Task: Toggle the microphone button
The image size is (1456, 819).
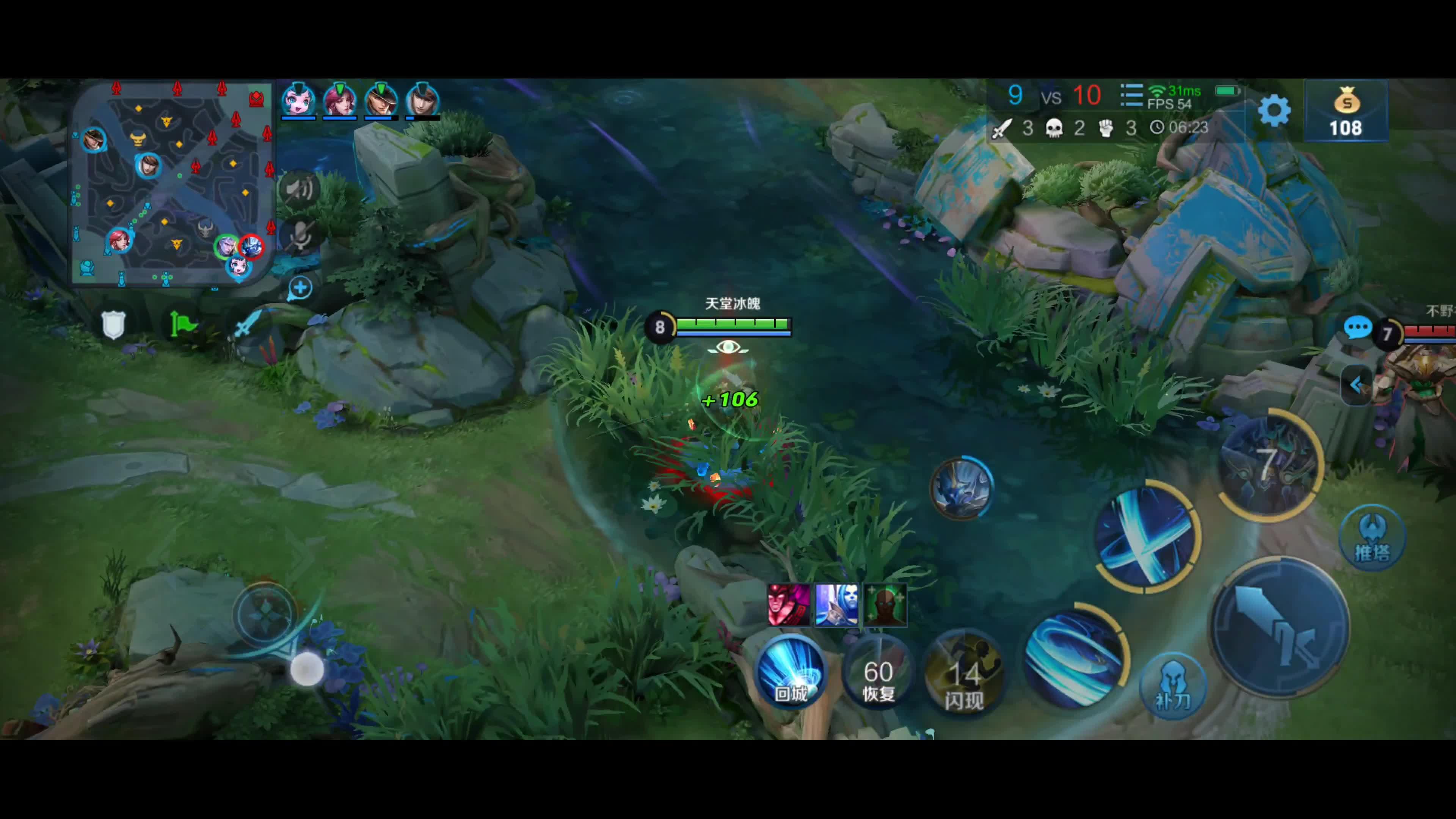Action: click(x=300, y=236)
